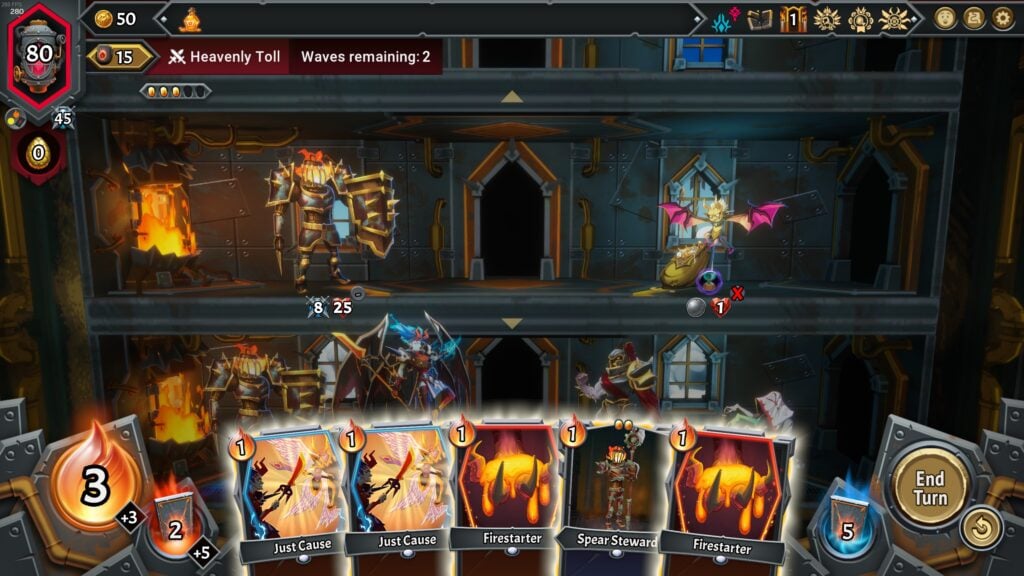The width and height of the screenshot is (1024, 576).
Task: Inspect the blue clan crest icon
Action: pos(723,19)
